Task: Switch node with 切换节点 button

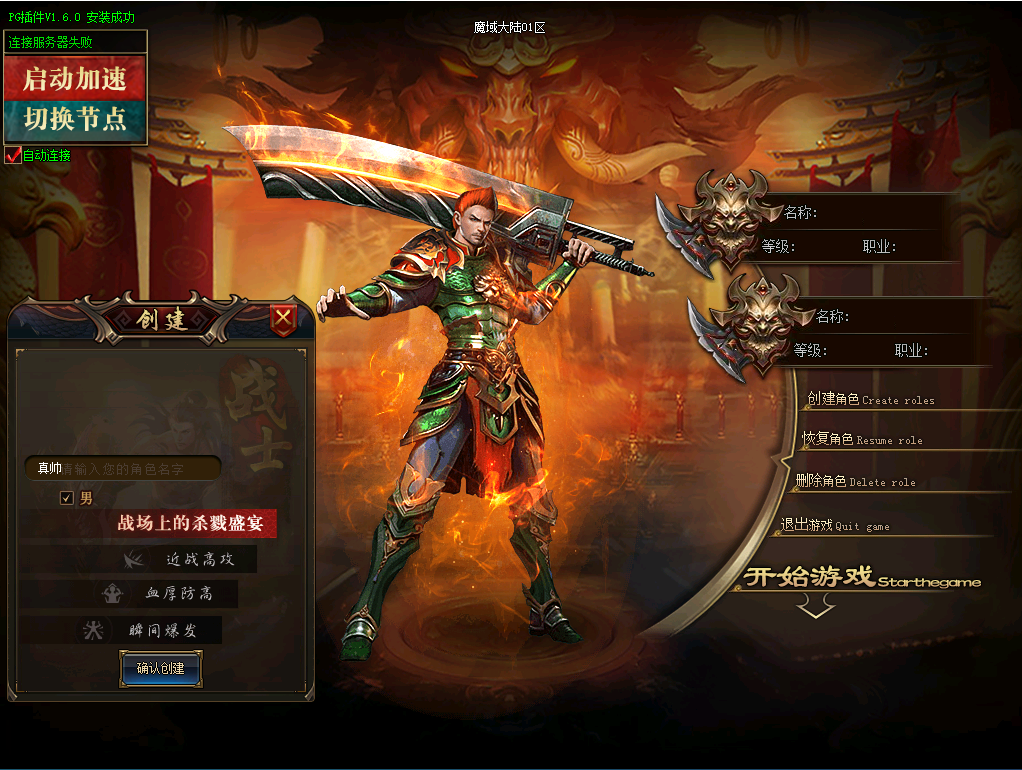Action: [75, 120]
